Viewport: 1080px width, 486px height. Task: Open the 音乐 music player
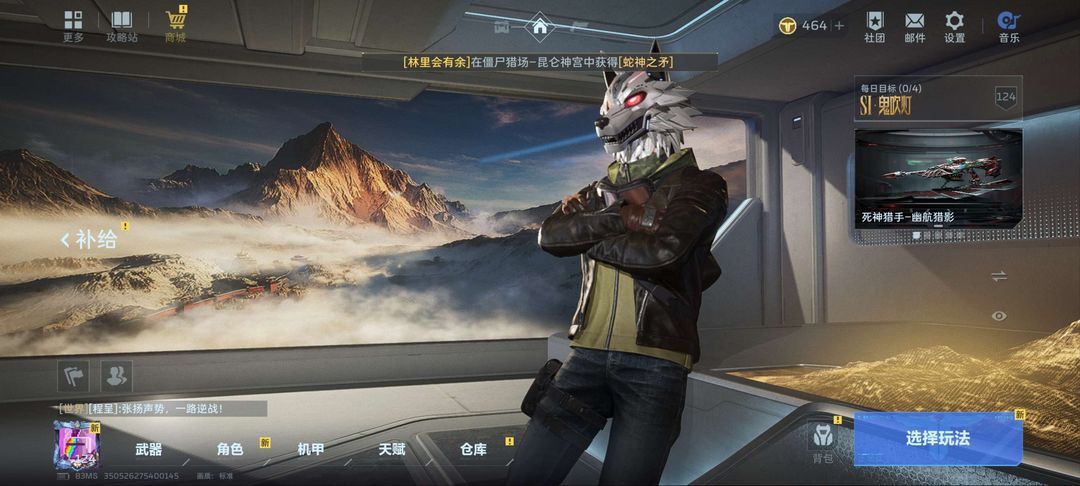click(1008, 26)
